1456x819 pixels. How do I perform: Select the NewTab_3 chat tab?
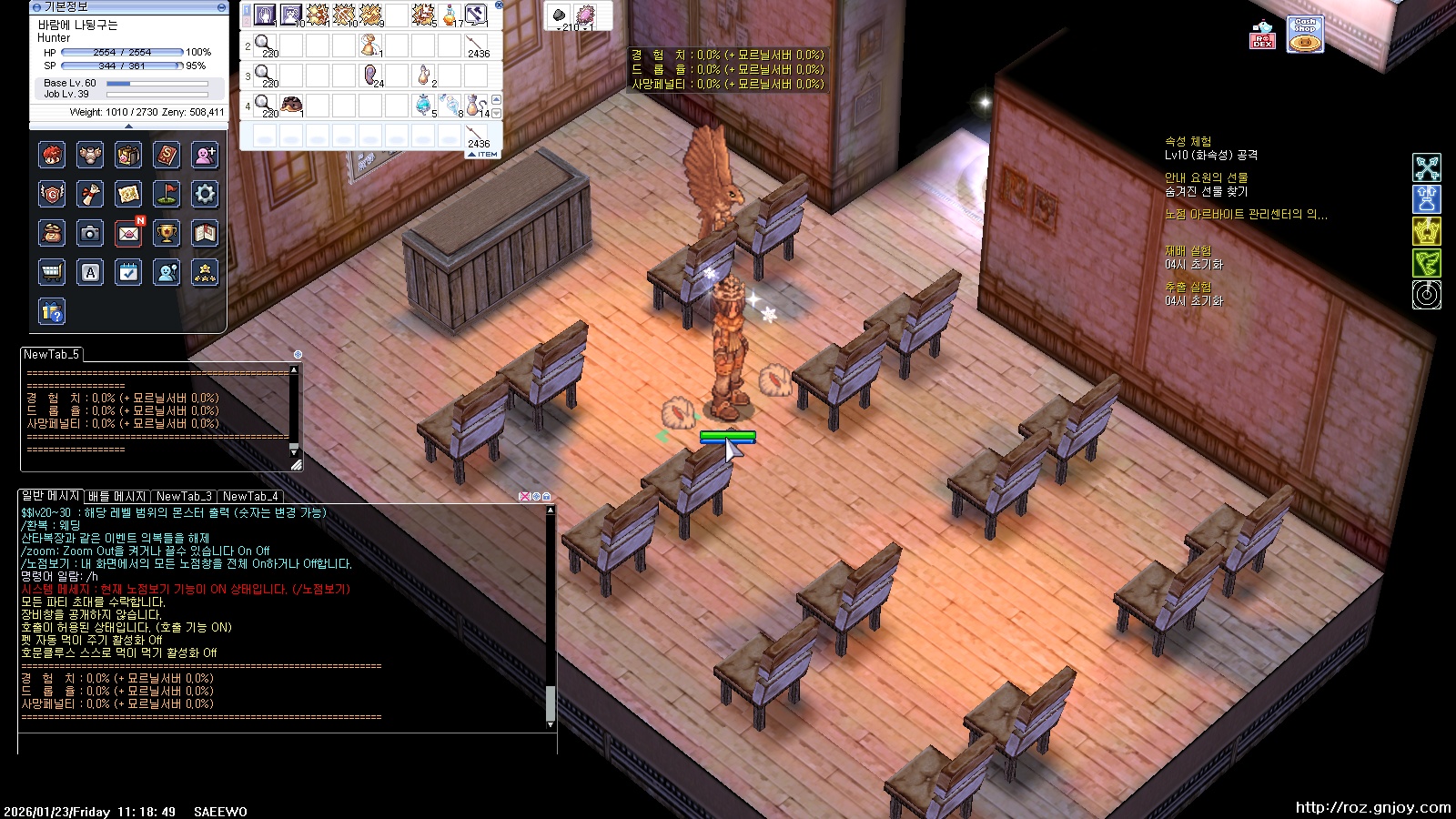tap(184, 496)
